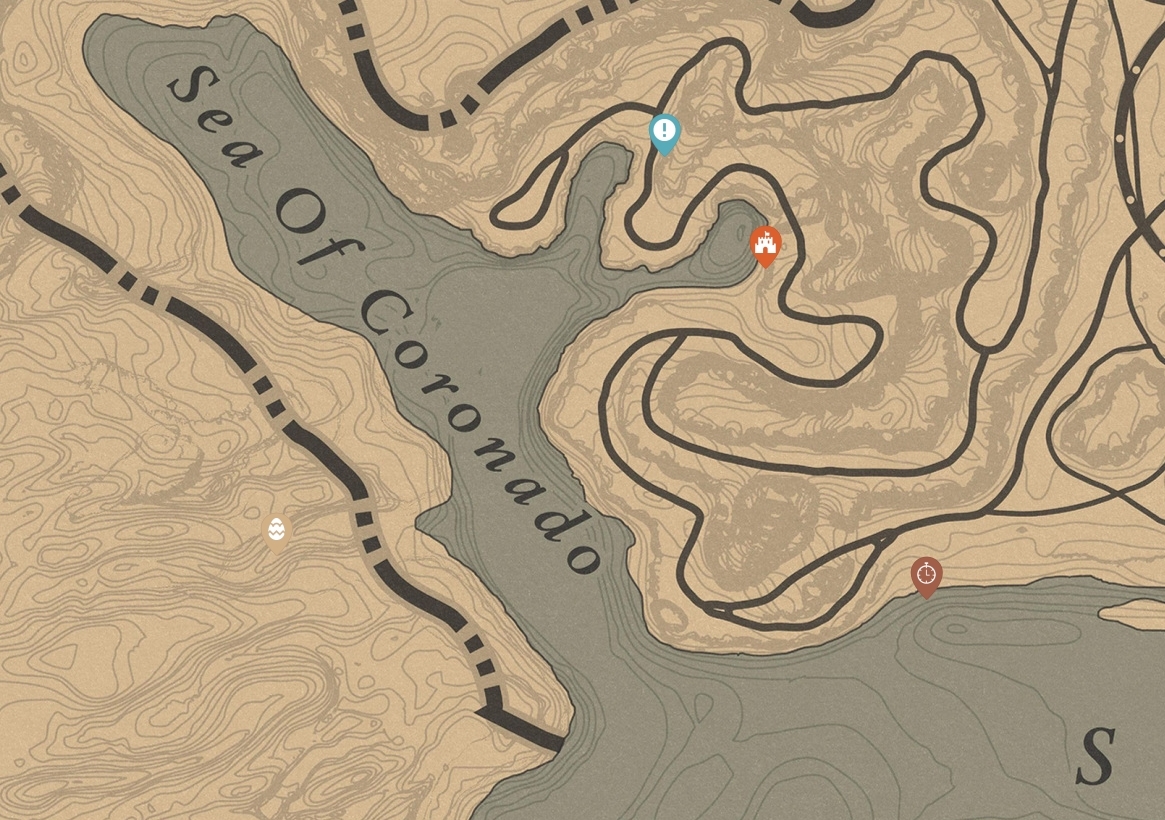Open the brown stopwatch map marker

click(x=927, y=575)
